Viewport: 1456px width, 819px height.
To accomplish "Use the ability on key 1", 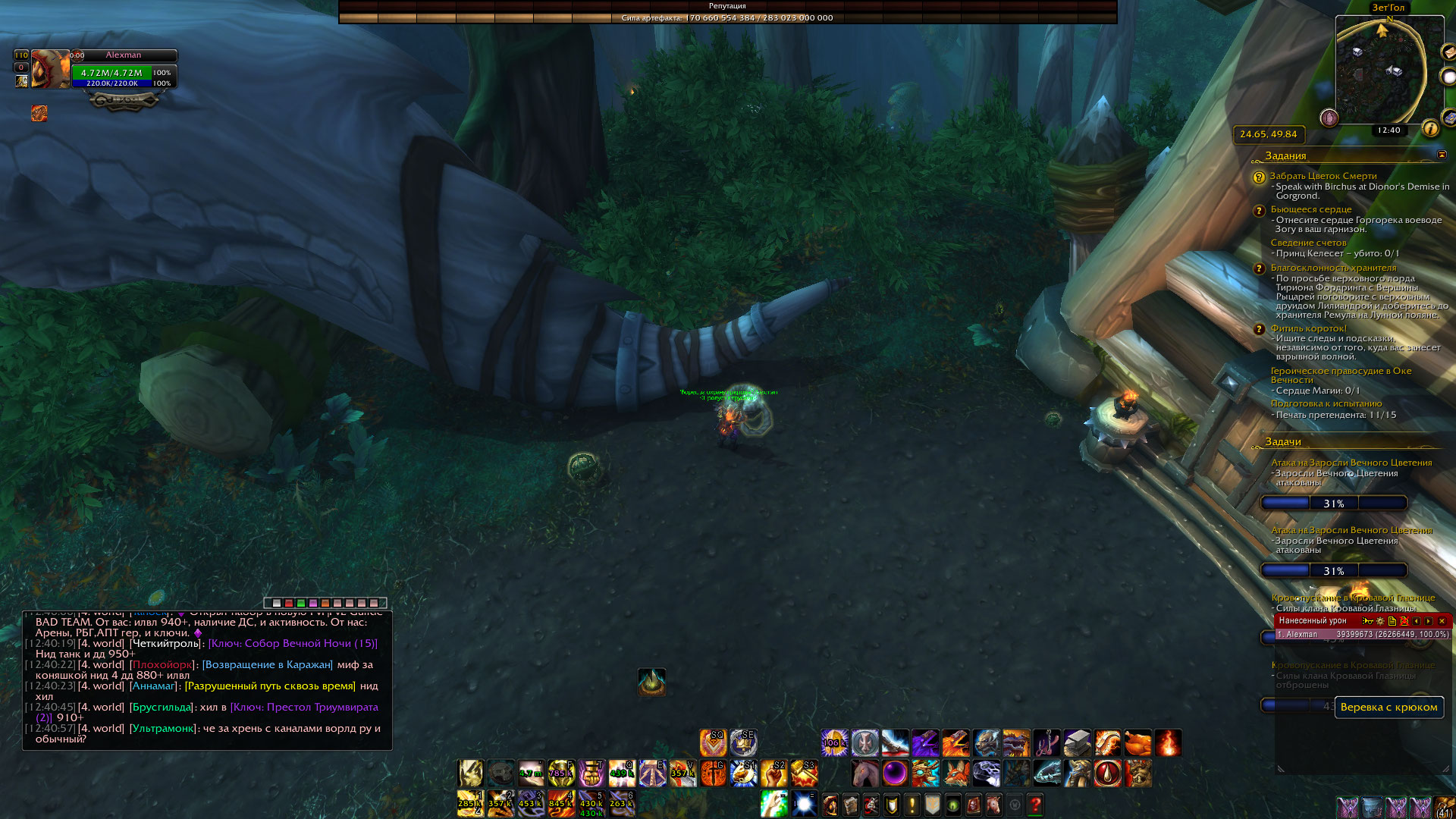I will click(x=470, y=803).
